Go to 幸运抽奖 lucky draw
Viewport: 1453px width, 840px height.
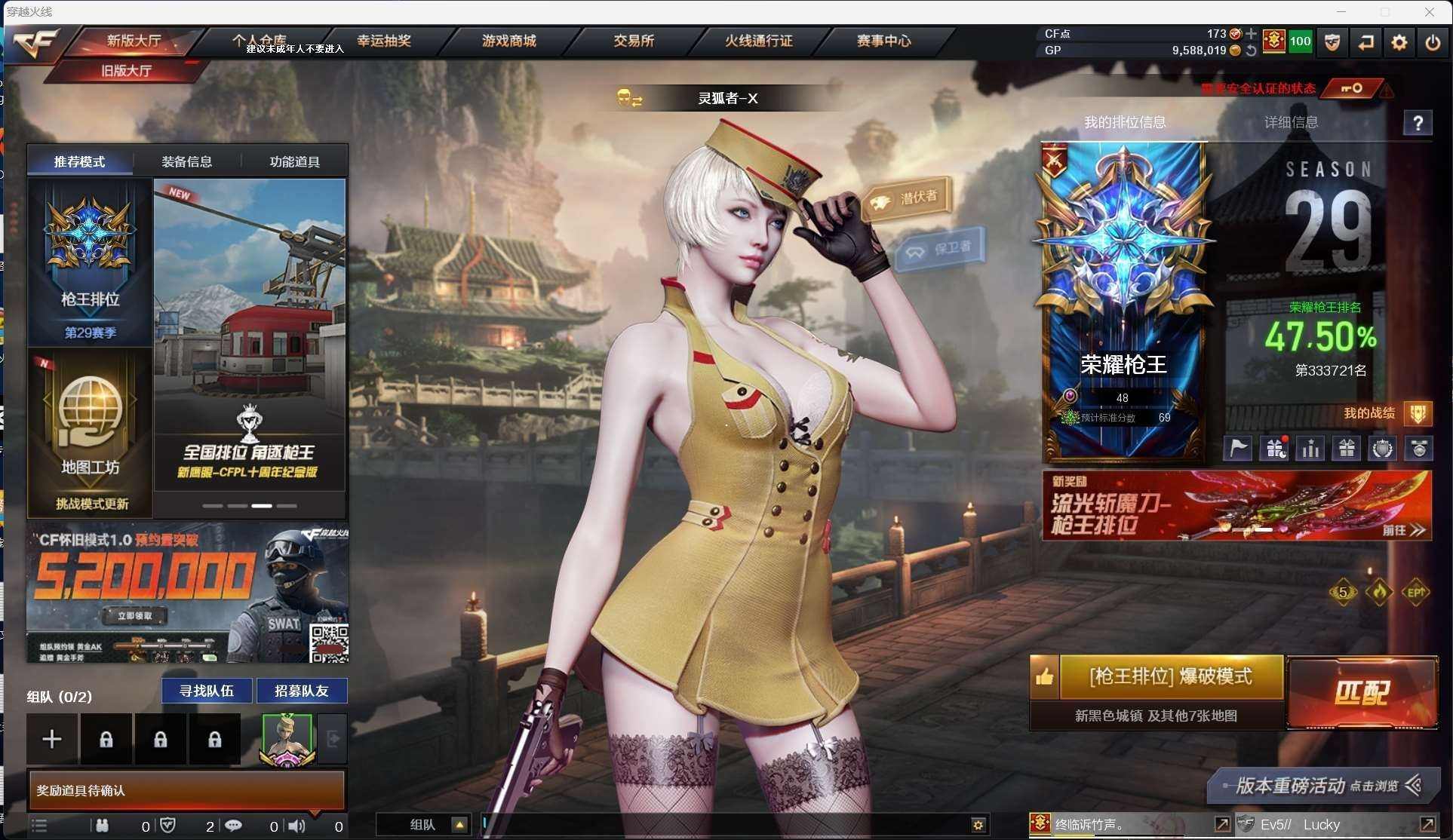pos(384,41)
